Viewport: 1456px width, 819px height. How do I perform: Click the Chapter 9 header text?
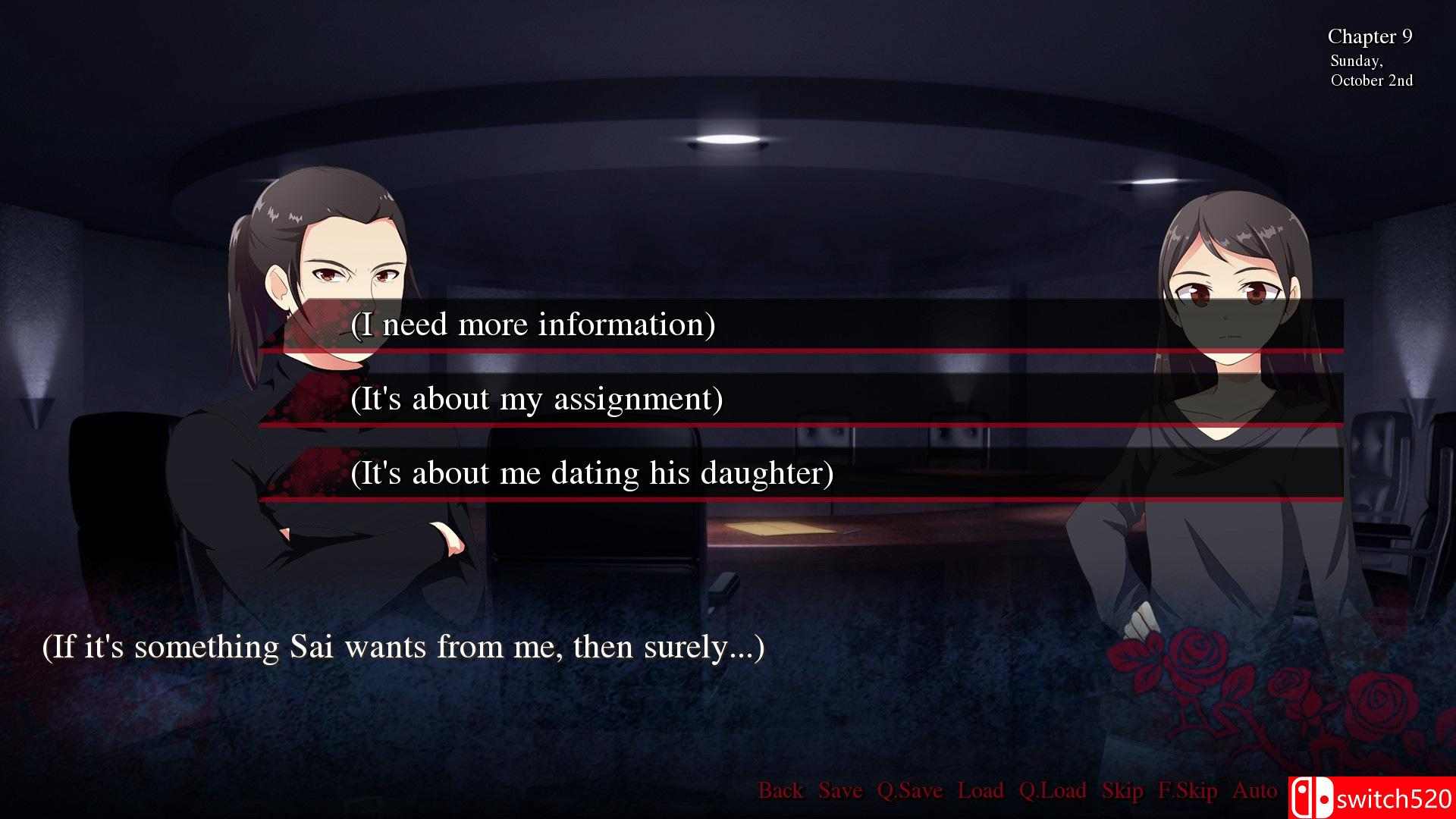(1369, 36)
